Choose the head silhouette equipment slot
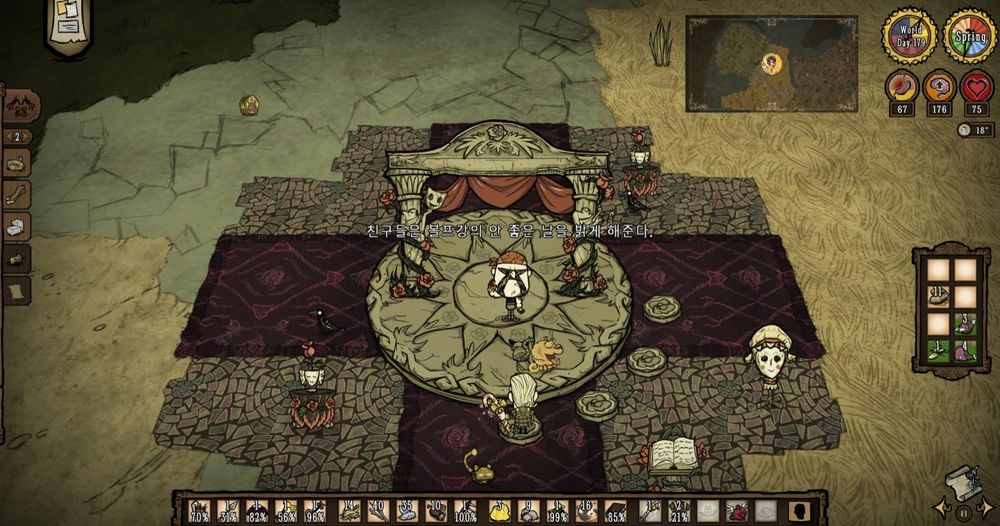The height and width of the screenshot is (526, 1000). 797,510
